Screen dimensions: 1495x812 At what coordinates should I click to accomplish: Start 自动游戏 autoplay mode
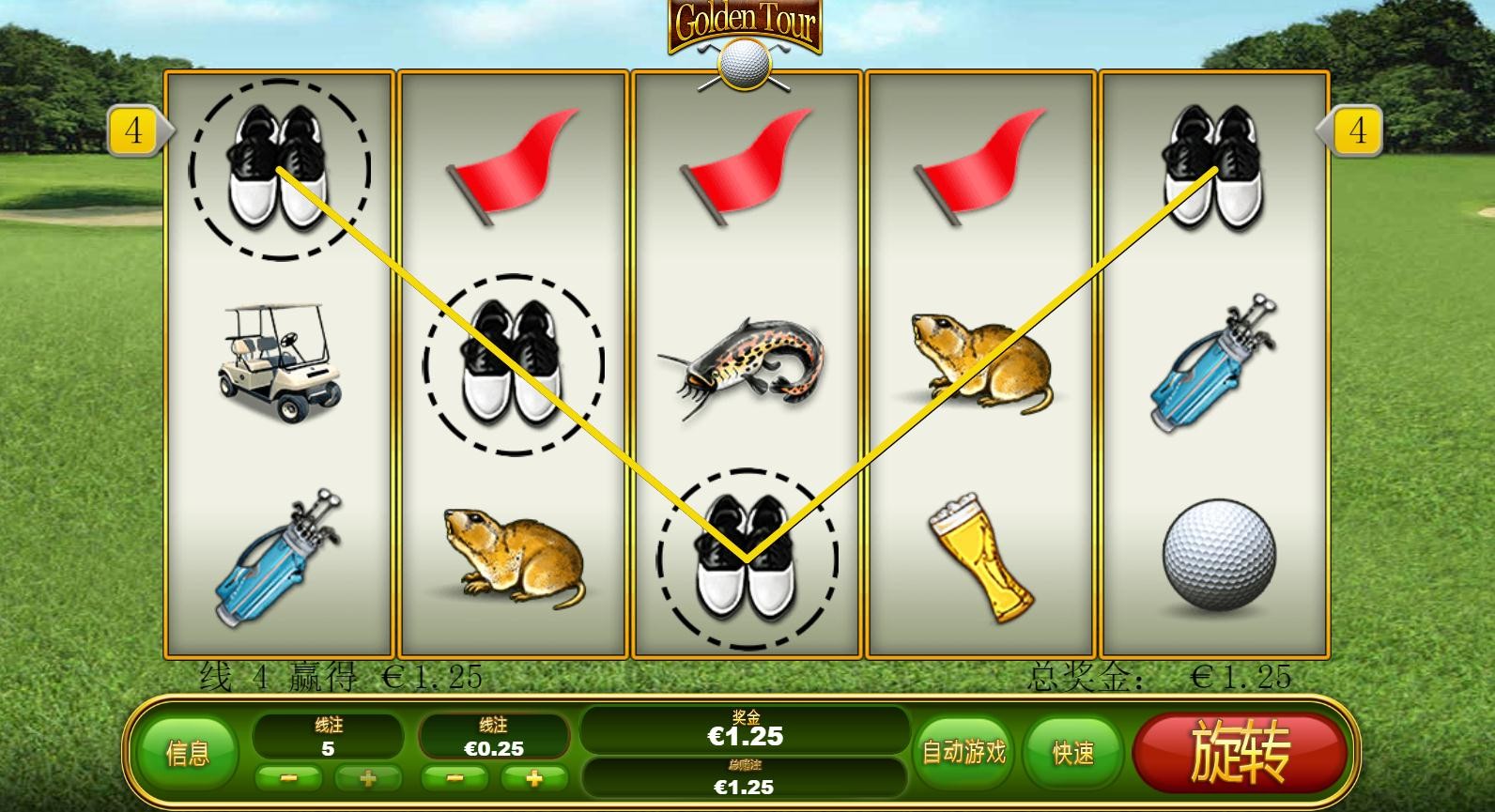click(x=963, y=752)
